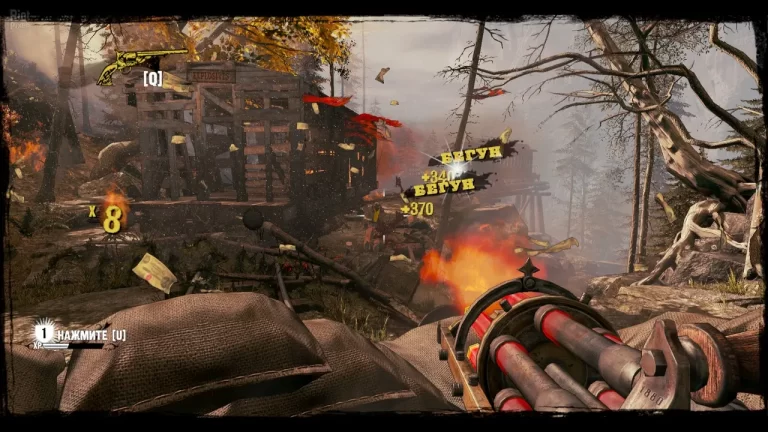Click the golden revolver weapon icon
Screen dimensions: 768x432
(x=138, y=64)
